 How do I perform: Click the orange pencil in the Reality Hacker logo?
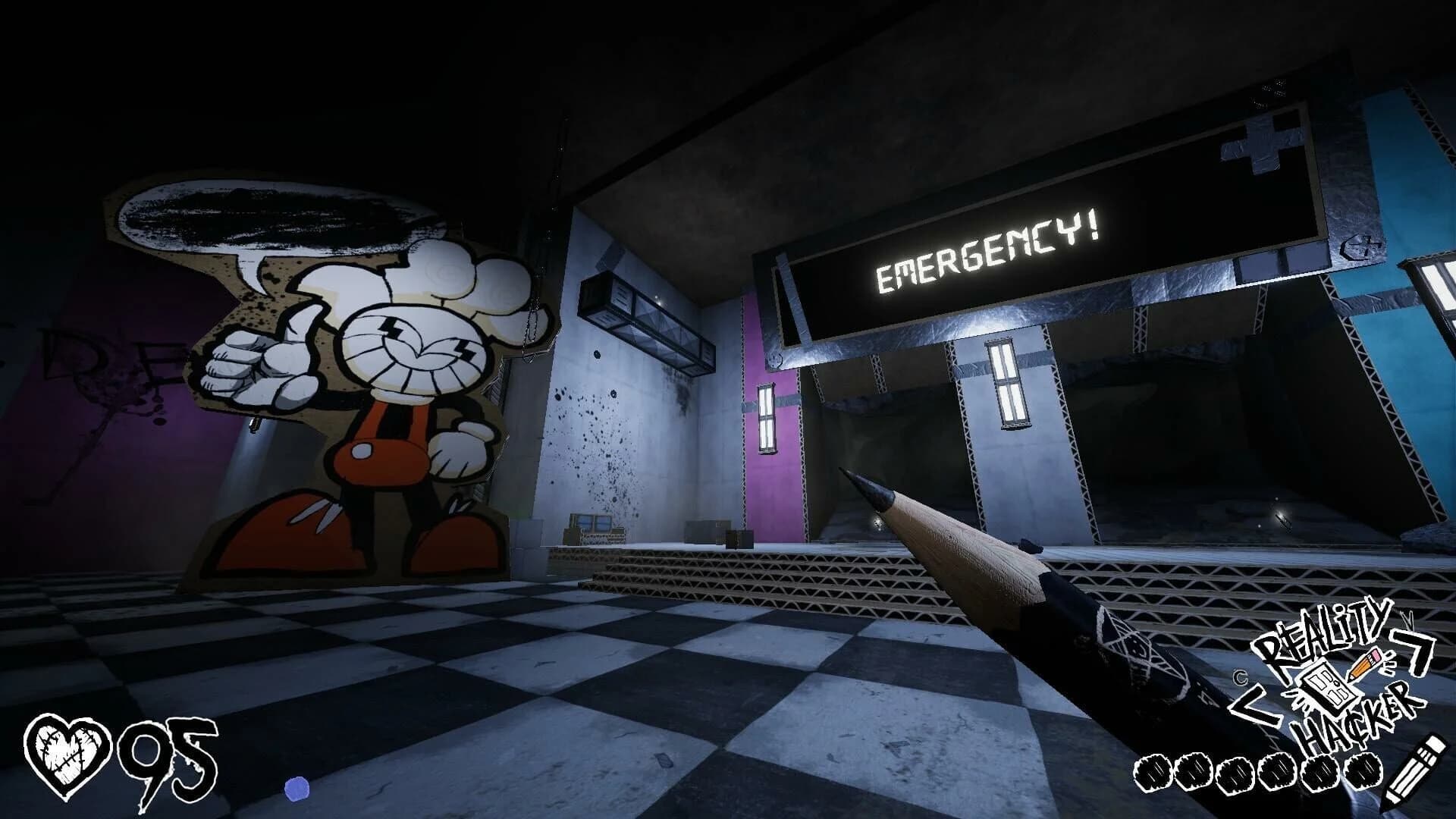click(x=1363, y=665)
